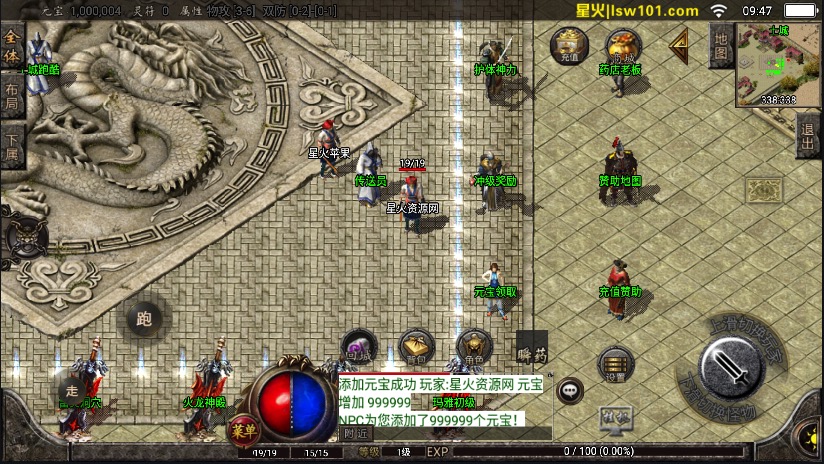Open the 设置 settings icon
Screen dimensions: 824x464
pos(615,365)
